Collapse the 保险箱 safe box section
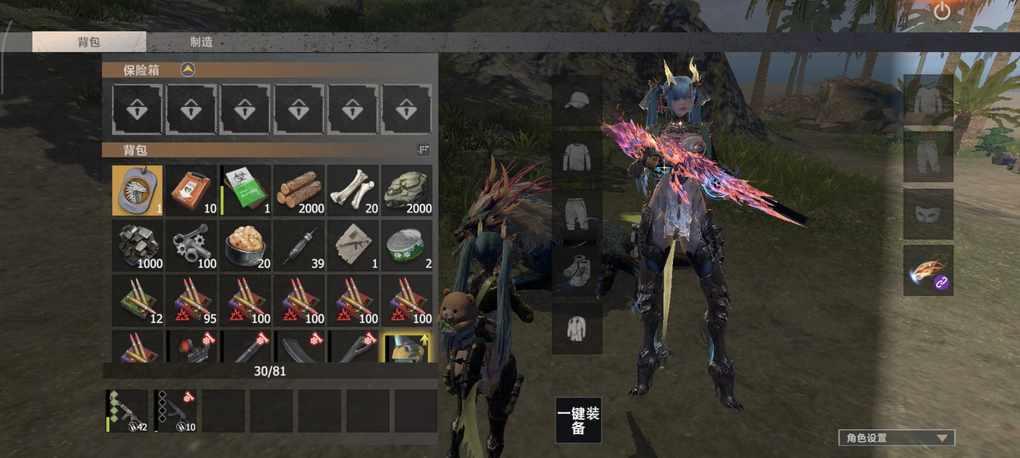 coord(187,70)
